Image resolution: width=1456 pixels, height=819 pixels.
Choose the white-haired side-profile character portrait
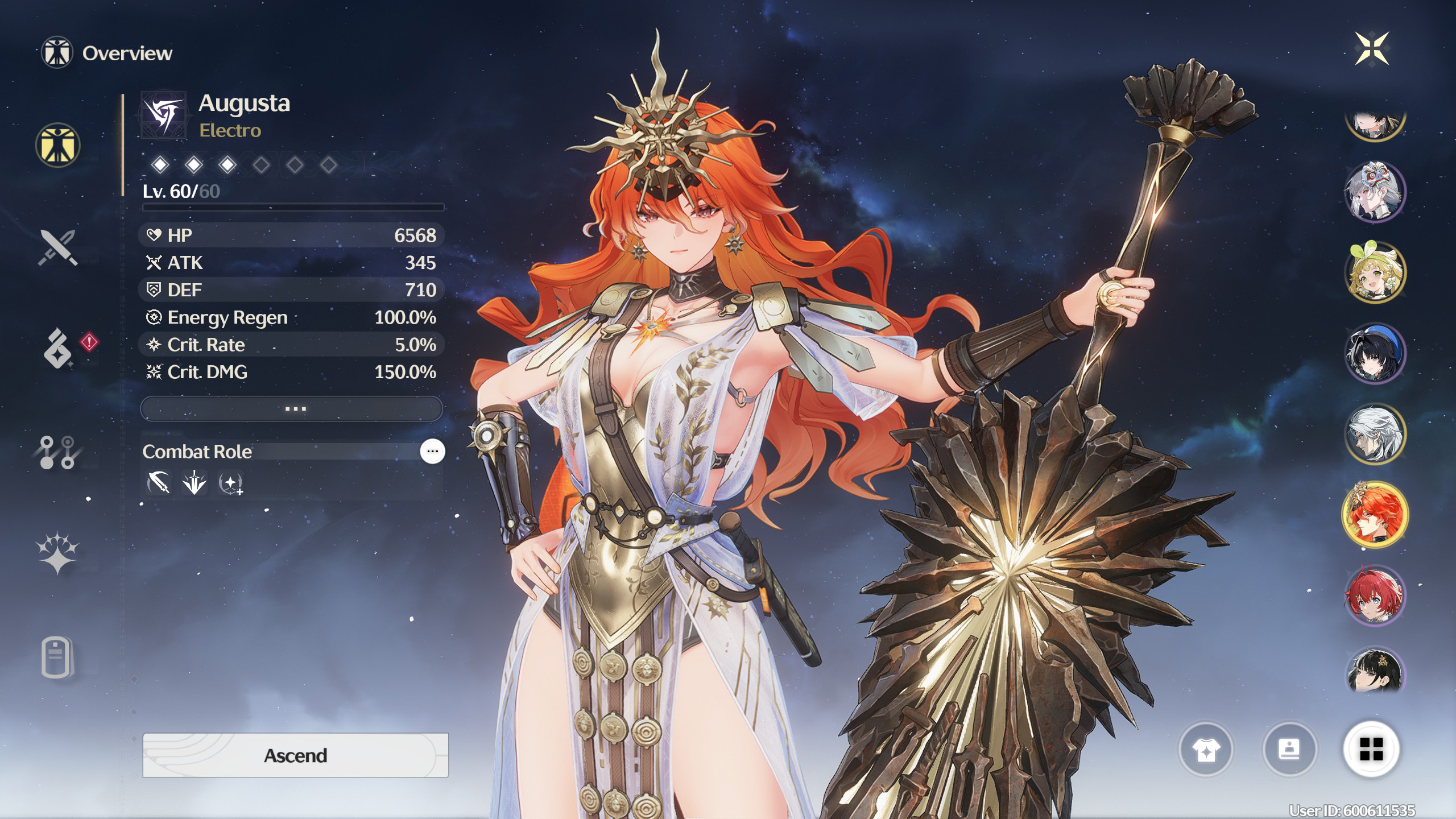coord(1375,433)
